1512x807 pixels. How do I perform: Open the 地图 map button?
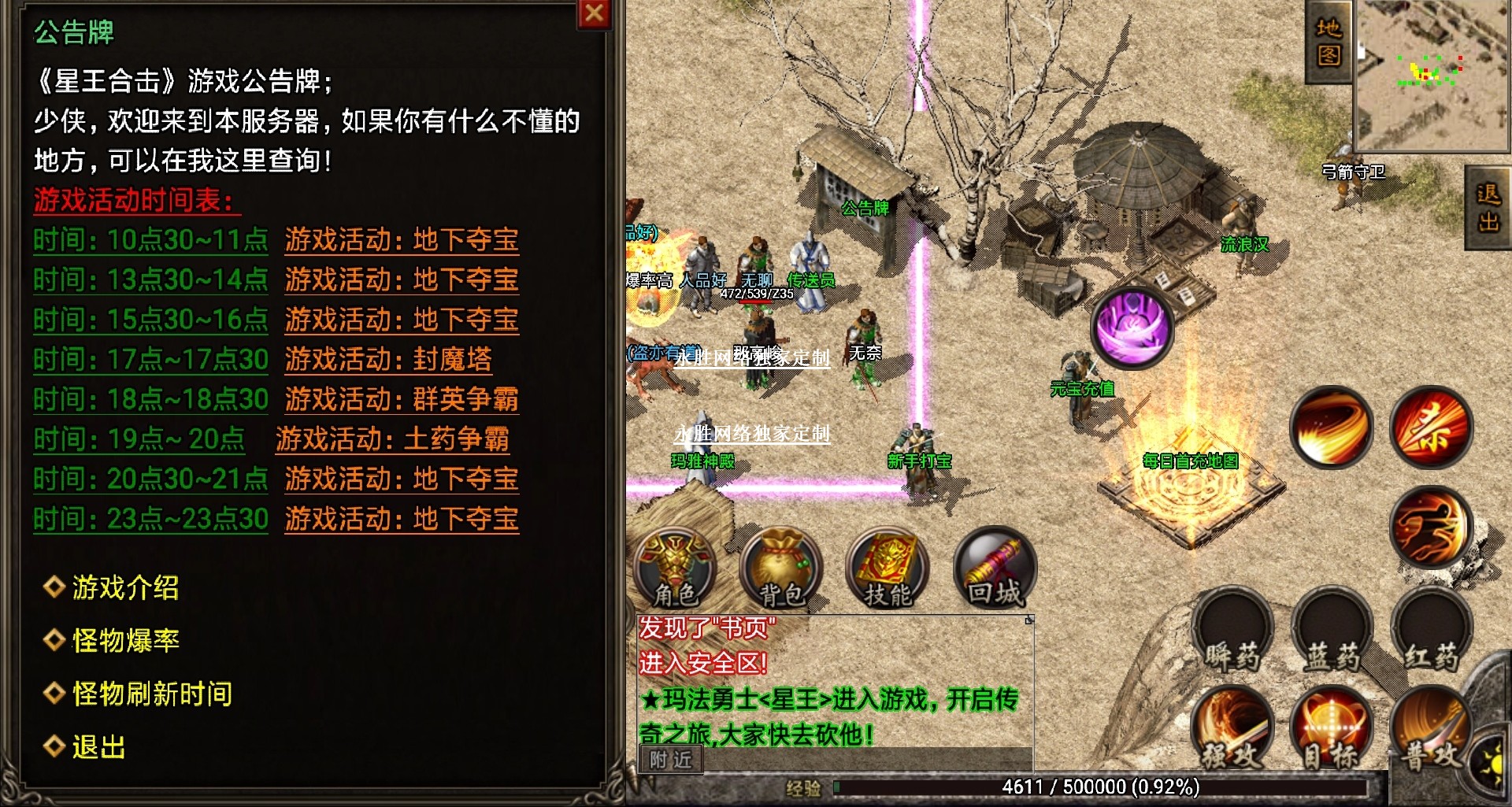(1329, 42)
